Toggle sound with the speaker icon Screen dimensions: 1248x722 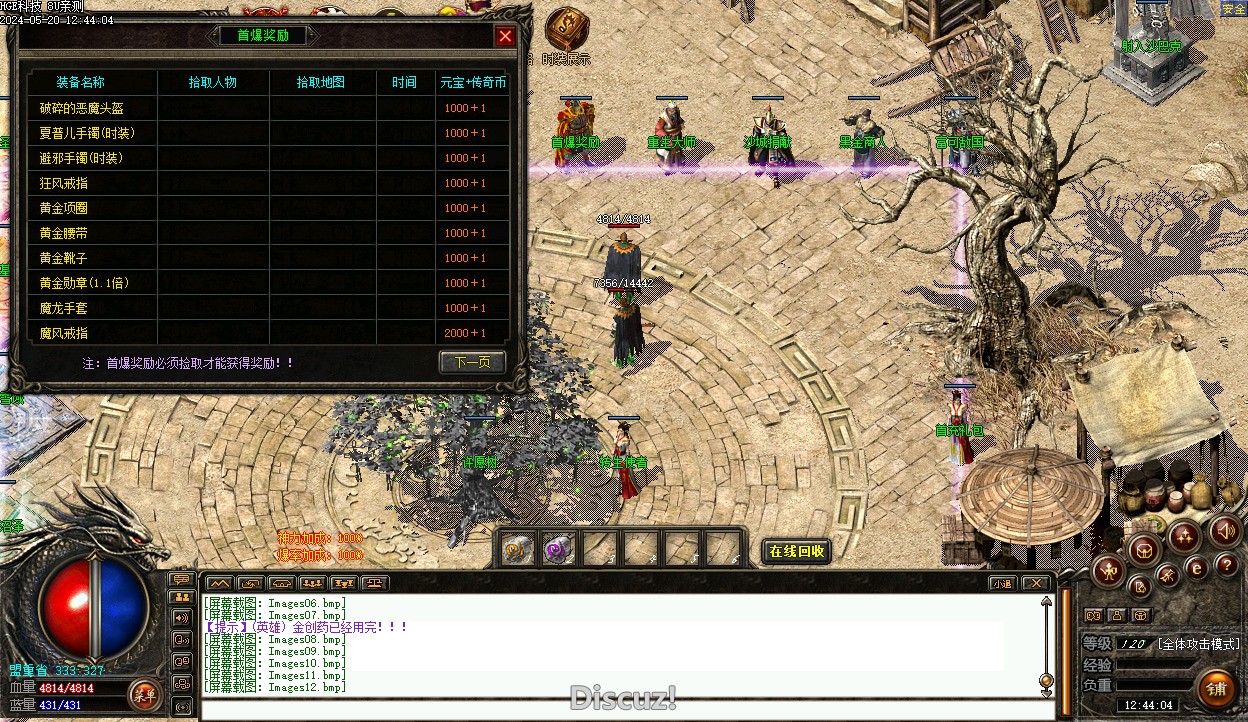1224,530
